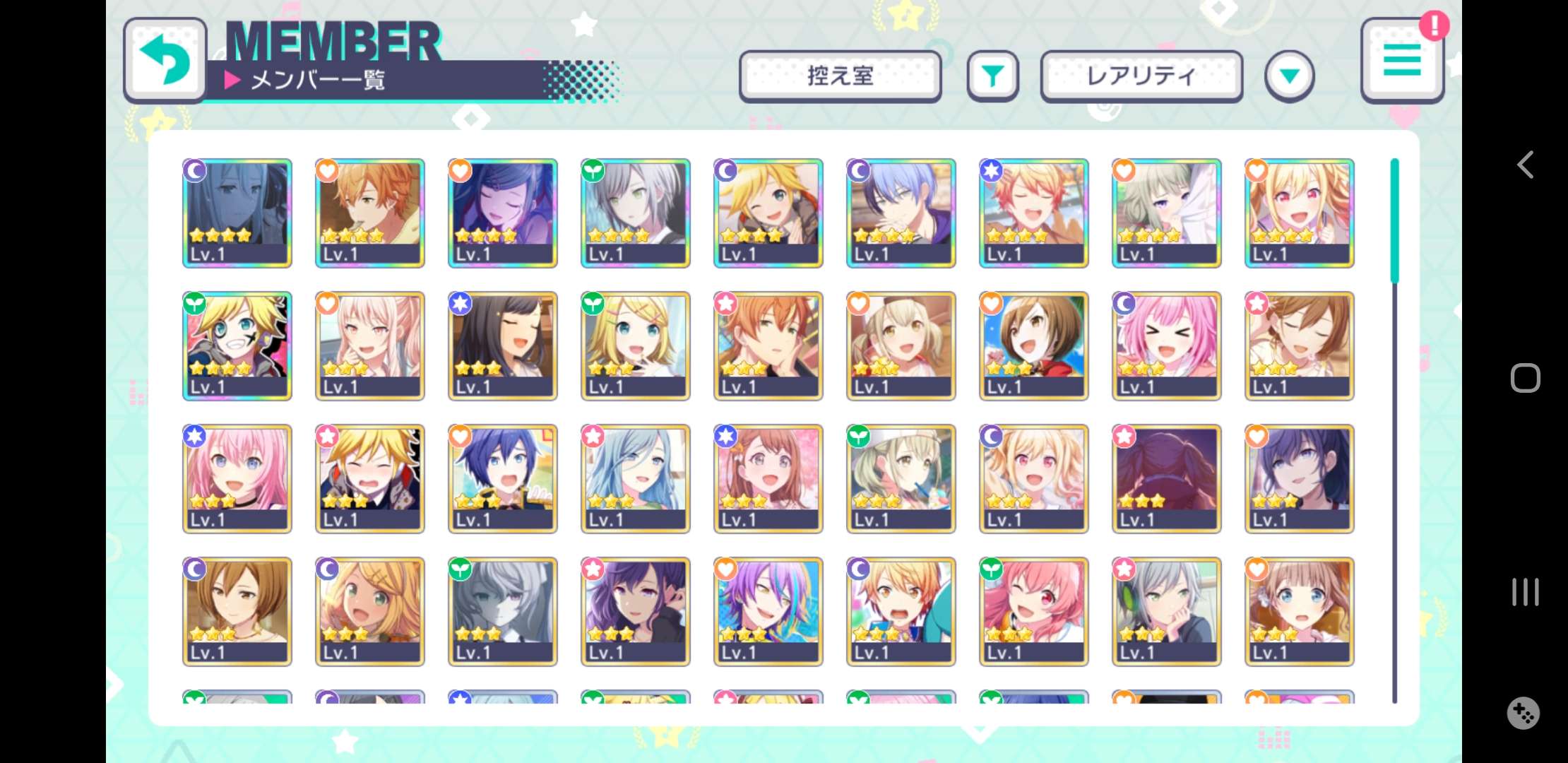Open the teal funnel filter button

(x=992, y=76)
